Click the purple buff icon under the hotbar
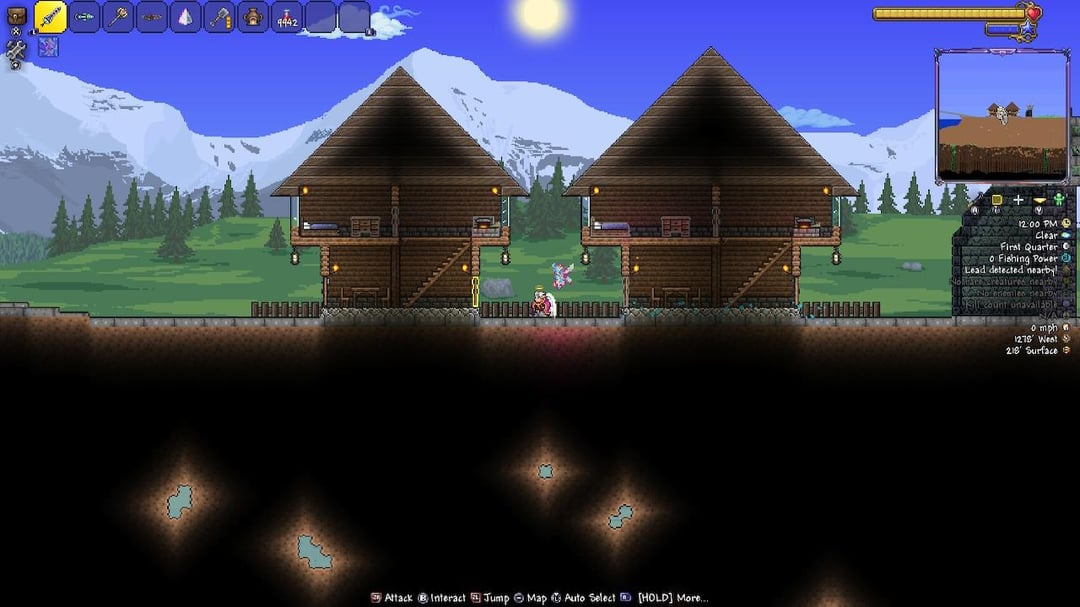 [x=48, y=47]
